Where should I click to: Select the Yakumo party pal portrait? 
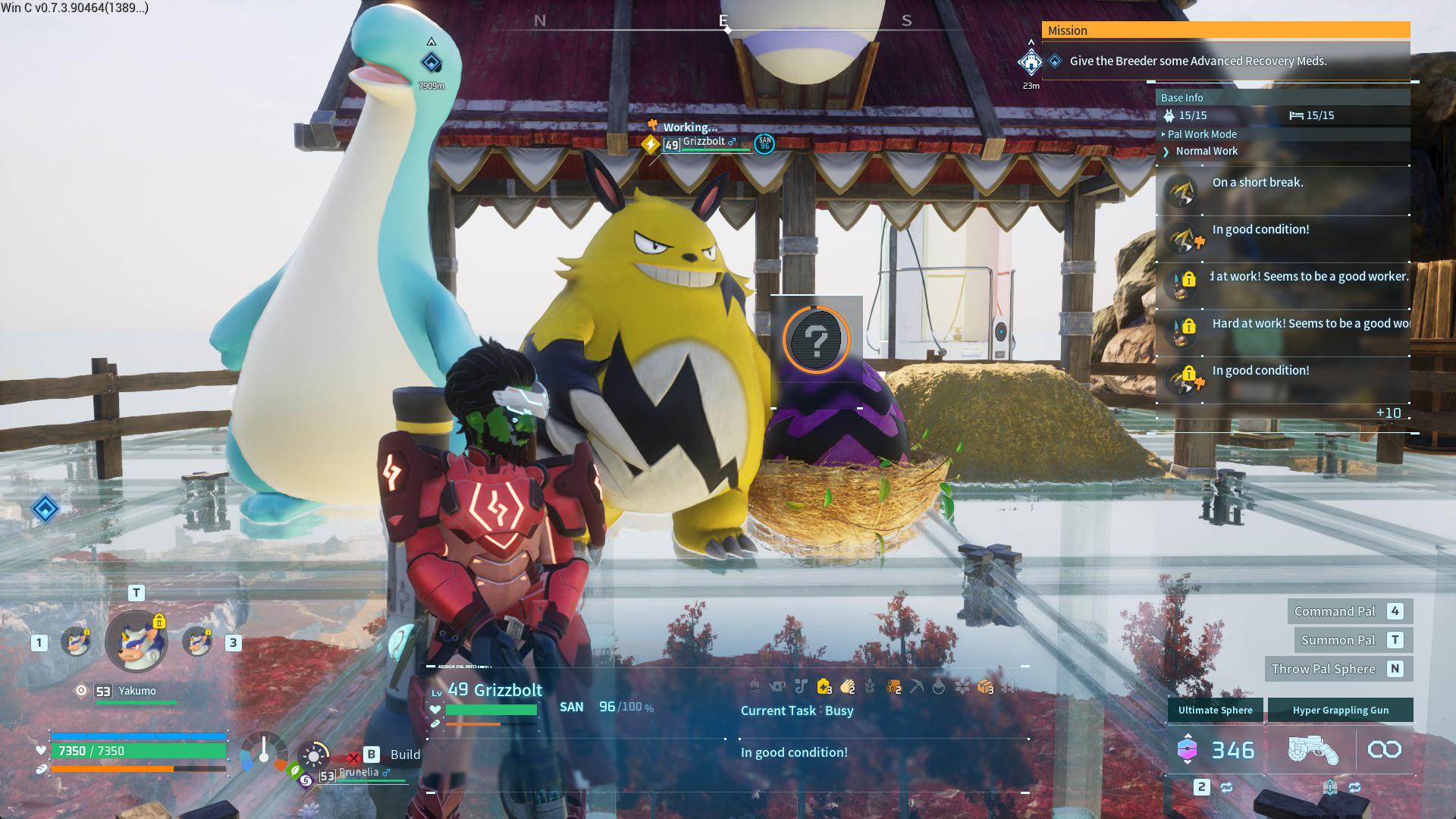click(x=136, y=642)
